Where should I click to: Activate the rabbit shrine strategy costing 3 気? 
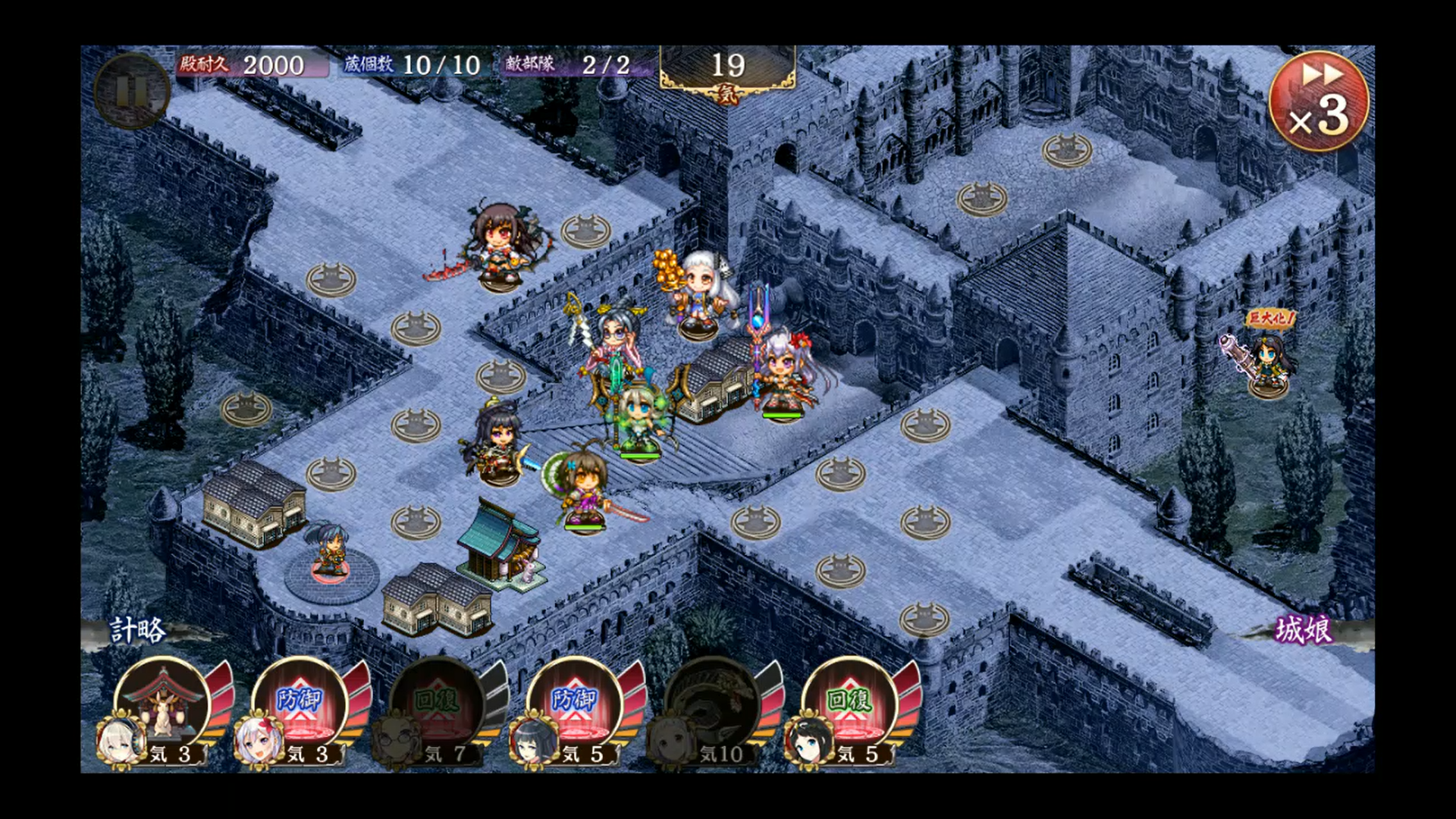[162, 705]
